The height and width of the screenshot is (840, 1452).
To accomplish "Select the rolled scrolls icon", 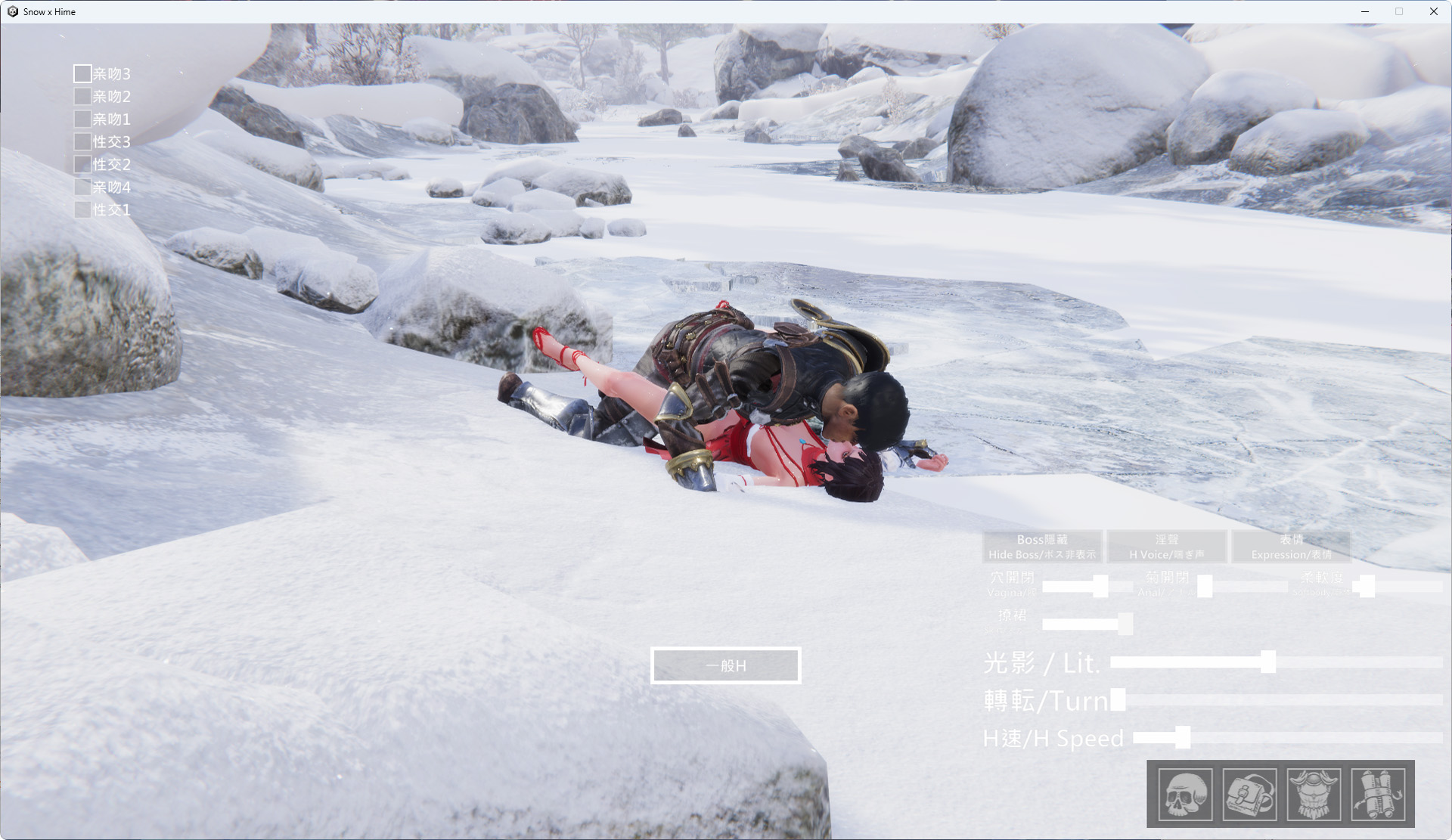I will point(1378,794).
